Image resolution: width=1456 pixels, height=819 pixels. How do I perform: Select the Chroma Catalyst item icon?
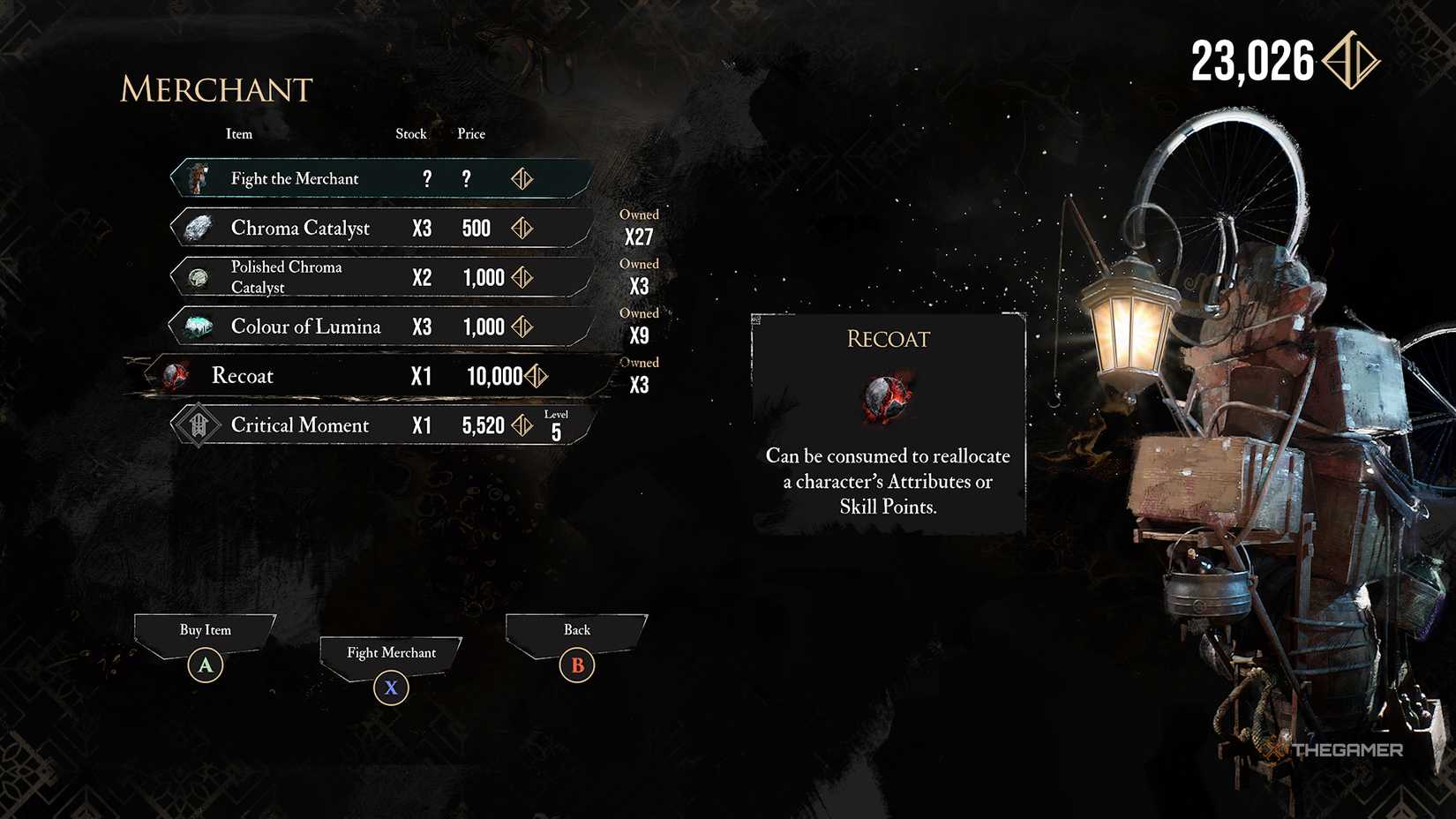coord(199,227)
